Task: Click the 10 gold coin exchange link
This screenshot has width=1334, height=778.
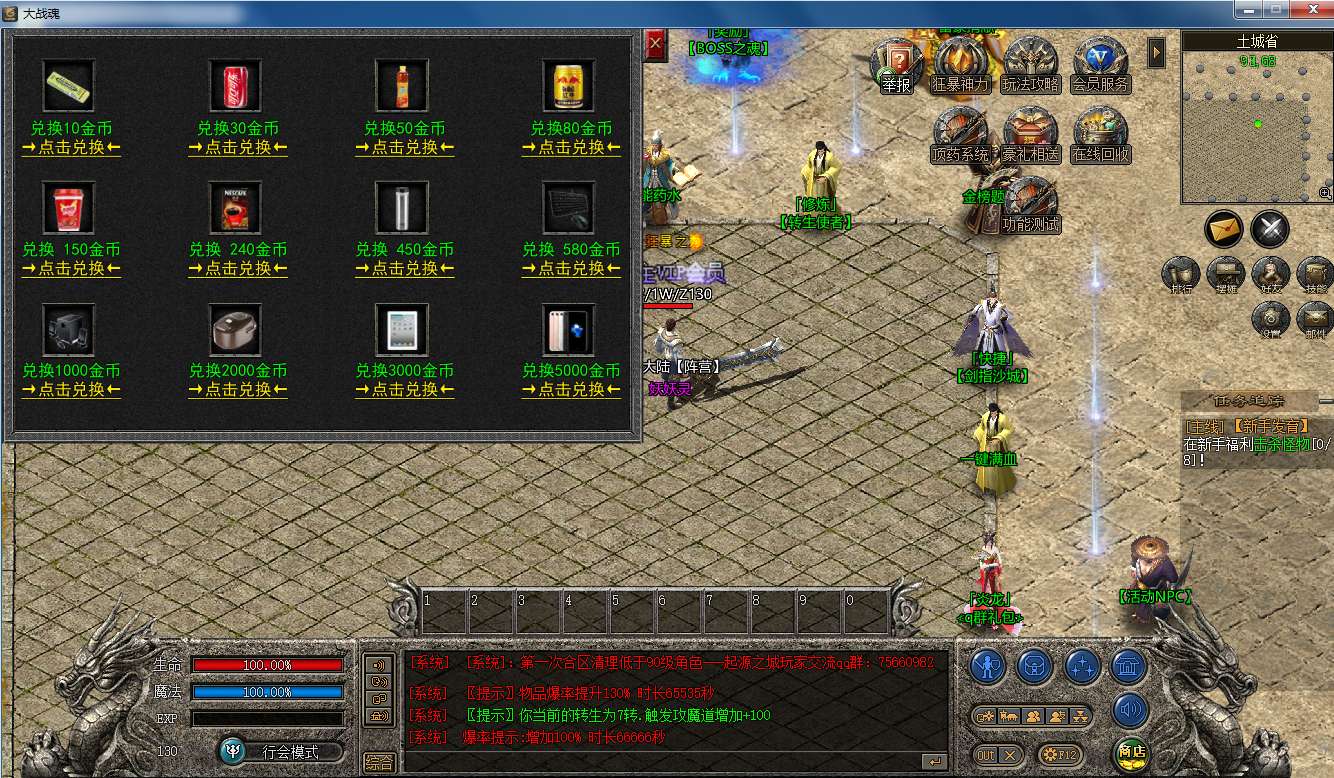Action: (71, 148)
